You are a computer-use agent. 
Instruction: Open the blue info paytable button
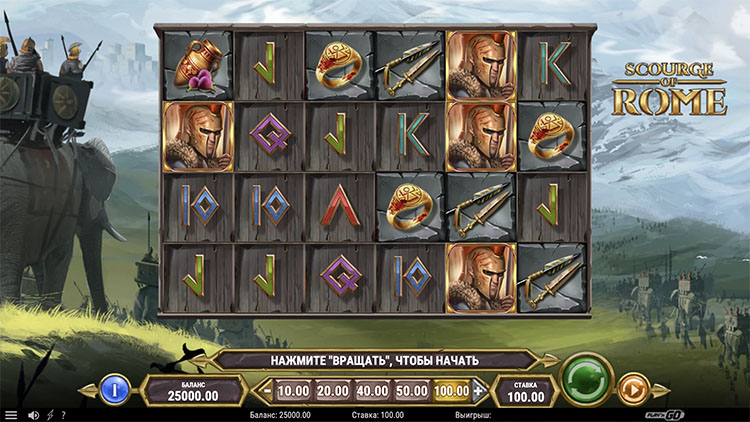(115, 388)
